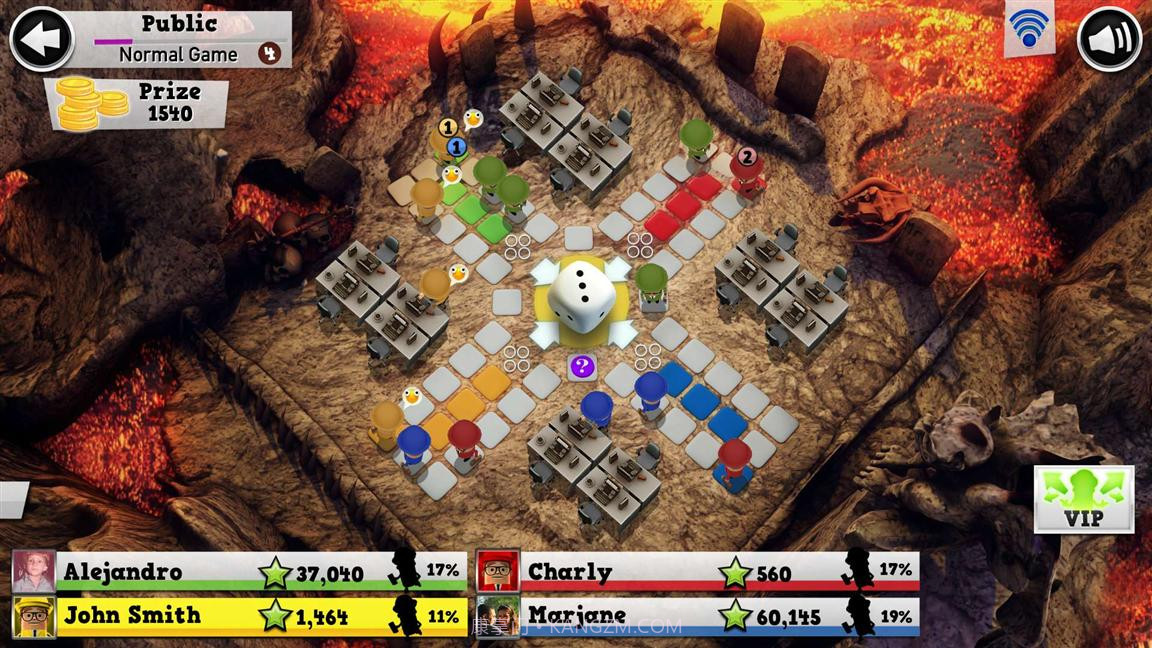Click John Smith's avatar portrait
The image size is (1152, 648).
(34, 616)
